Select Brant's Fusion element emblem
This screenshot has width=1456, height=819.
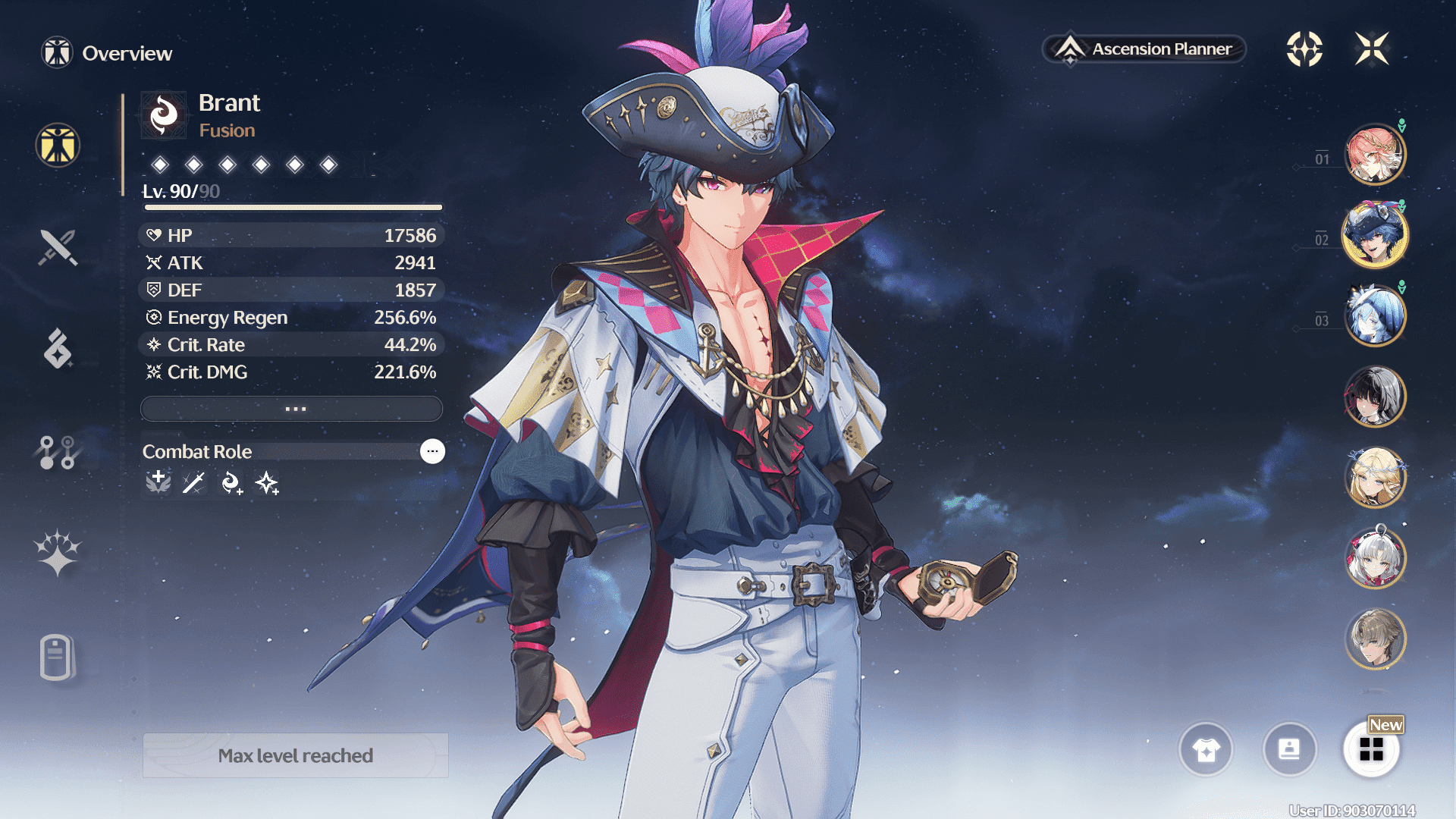pyautogui.click(x=164, y=115)
